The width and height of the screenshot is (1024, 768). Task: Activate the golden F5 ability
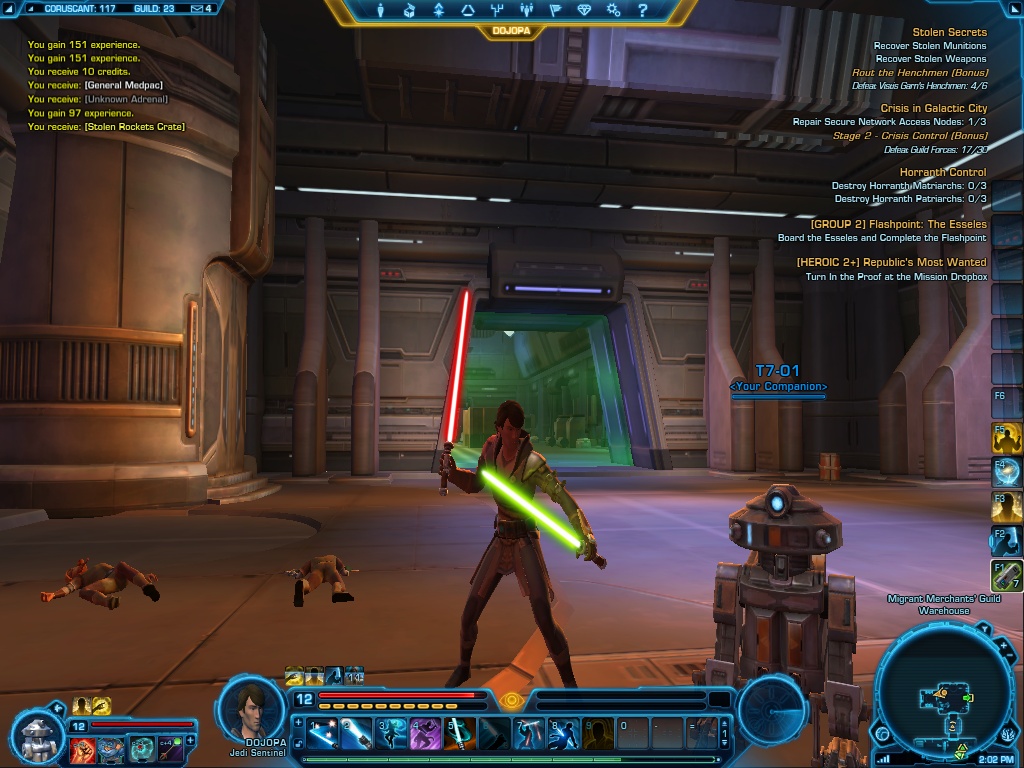click(x=1006, y=437)
